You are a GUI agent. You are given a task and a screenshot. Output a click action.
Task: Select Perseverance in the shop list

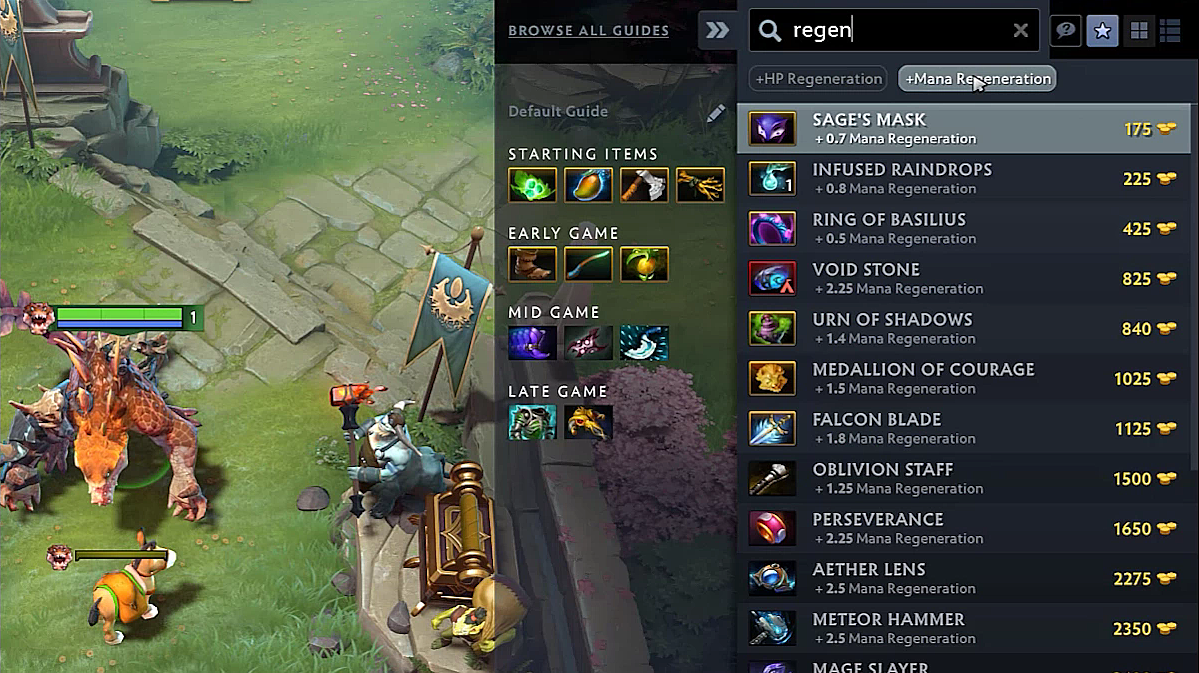(x=963, y=529)
